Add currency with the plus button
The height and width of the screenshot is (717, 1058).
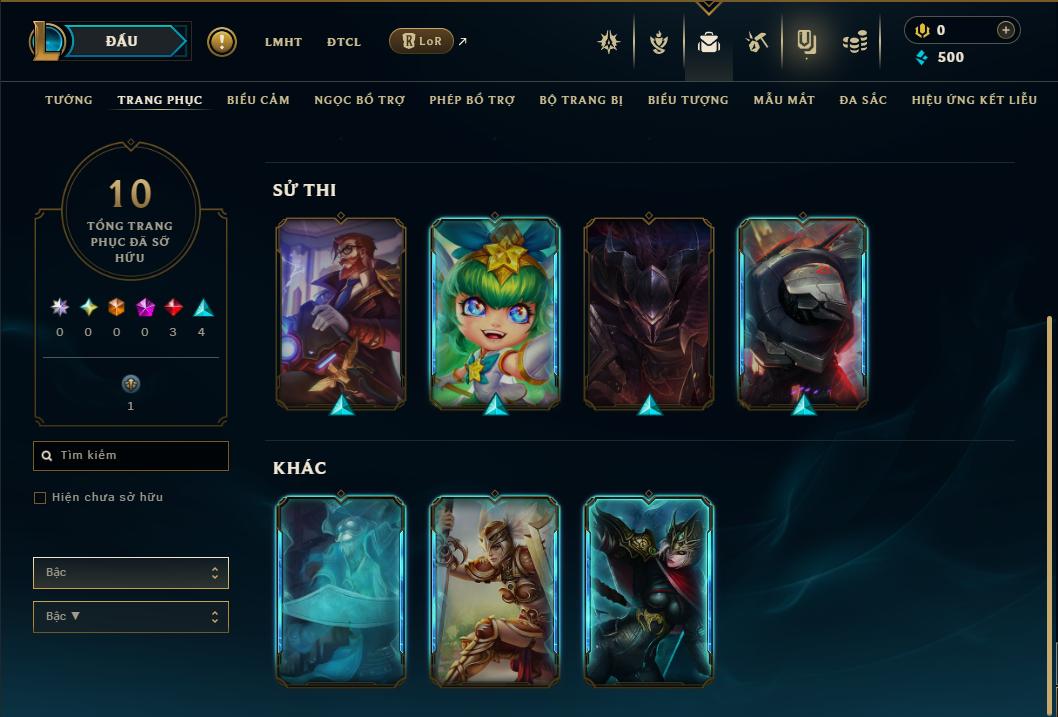pyautogui.click(x=1006, y=30)
